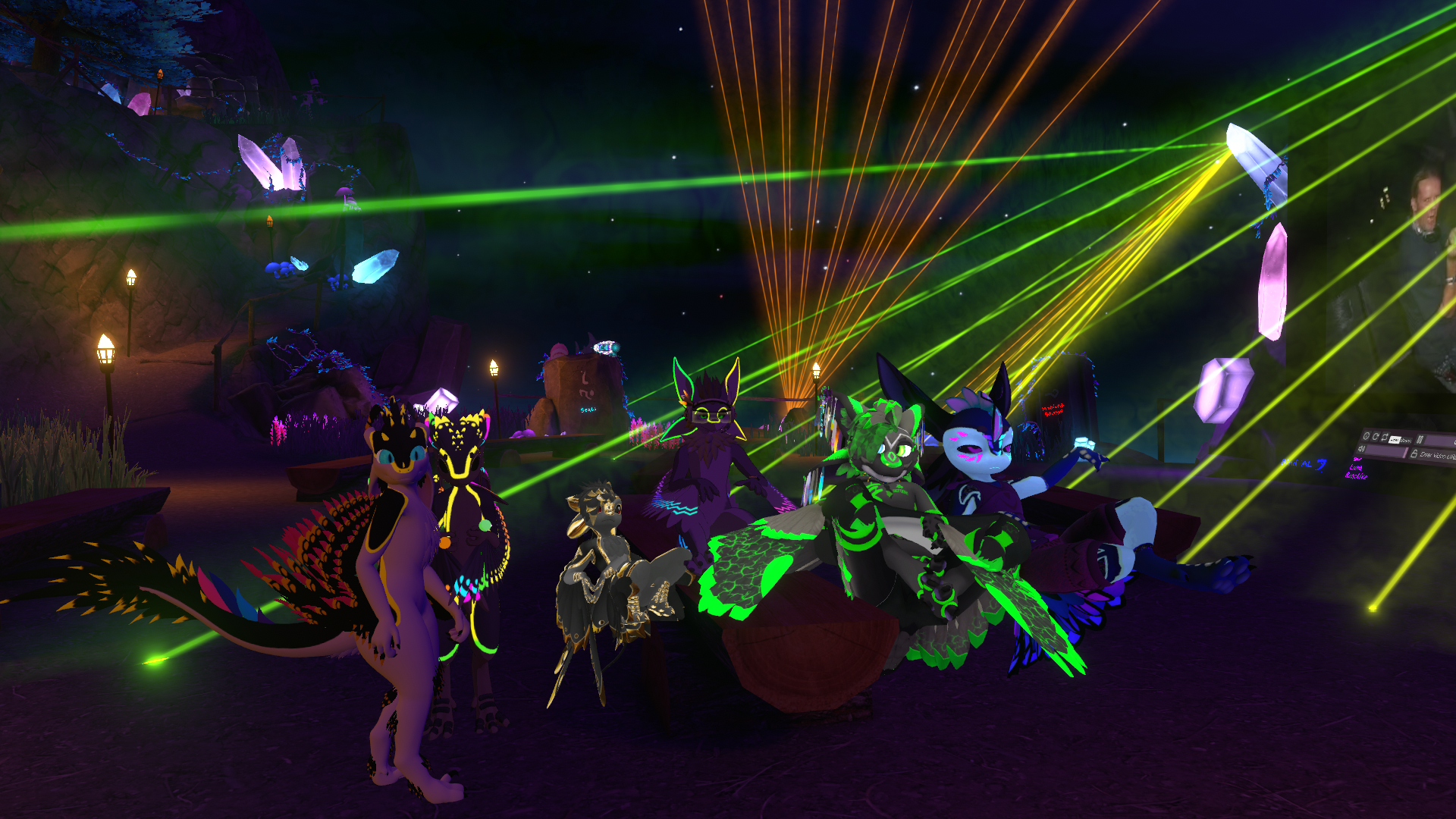Click the video seek progress bar
The image size is (1456, 819).
point(1441,441)
